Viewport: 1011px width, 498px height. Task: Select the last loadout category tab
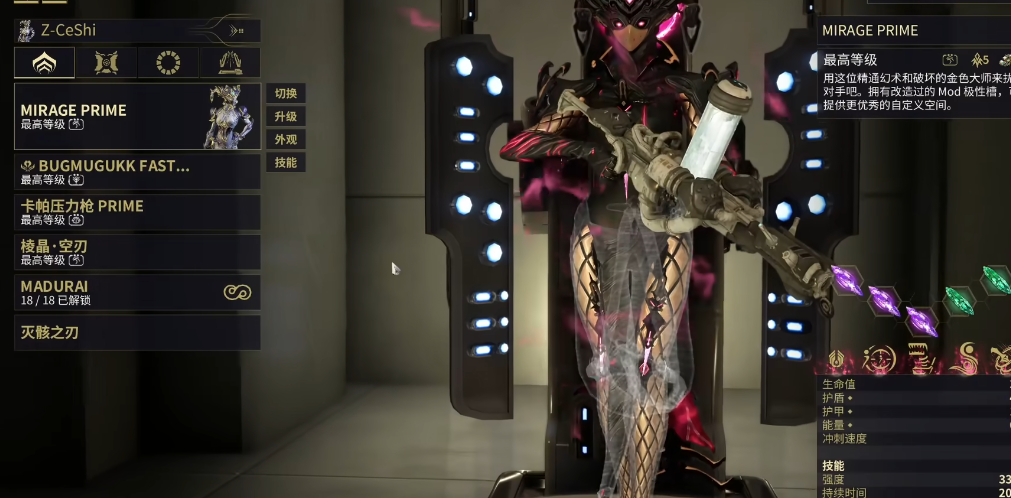[x=229, y=63]
